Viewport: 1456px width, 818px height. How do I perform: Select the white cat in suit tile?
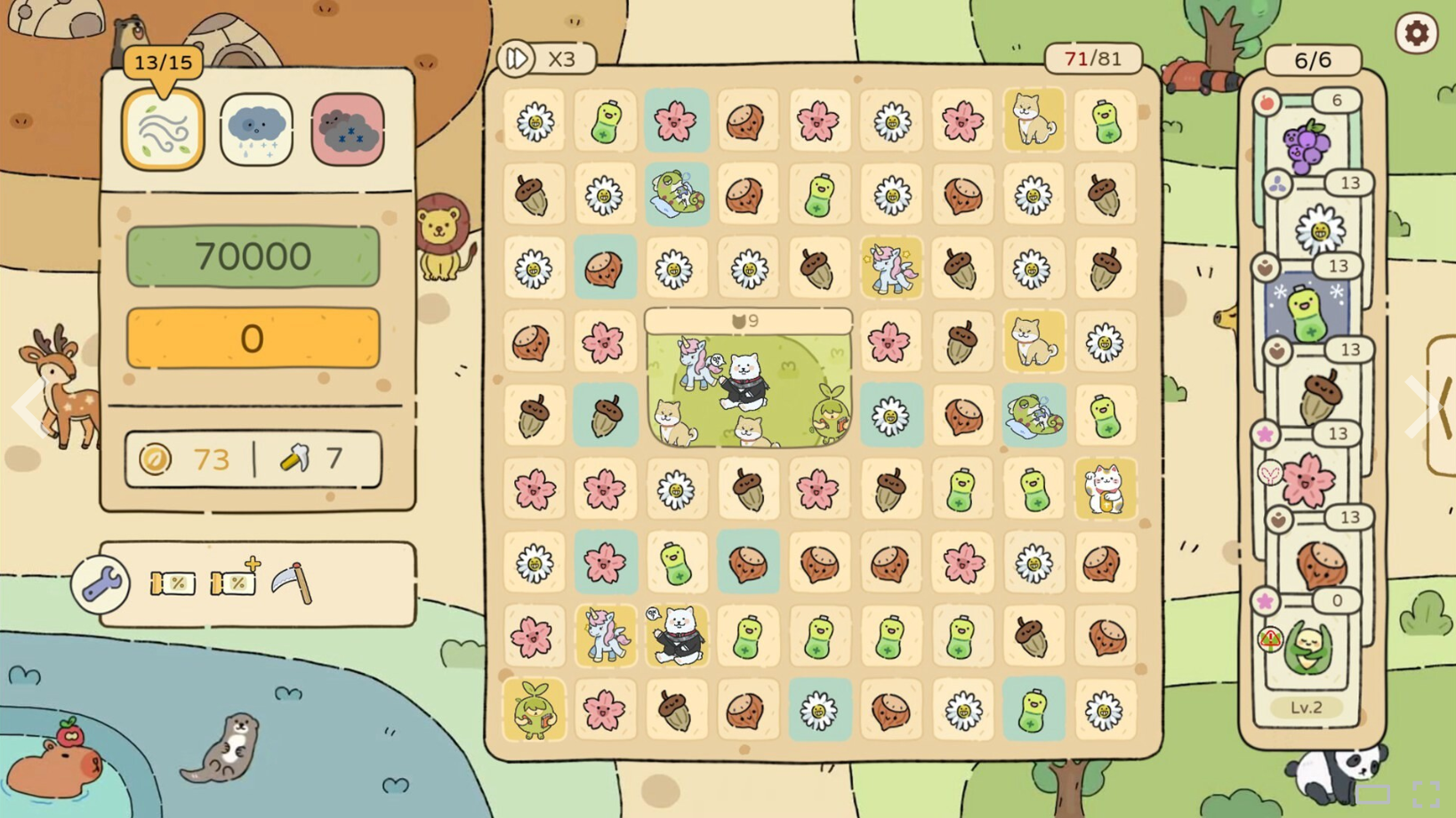tap(677, 637)
